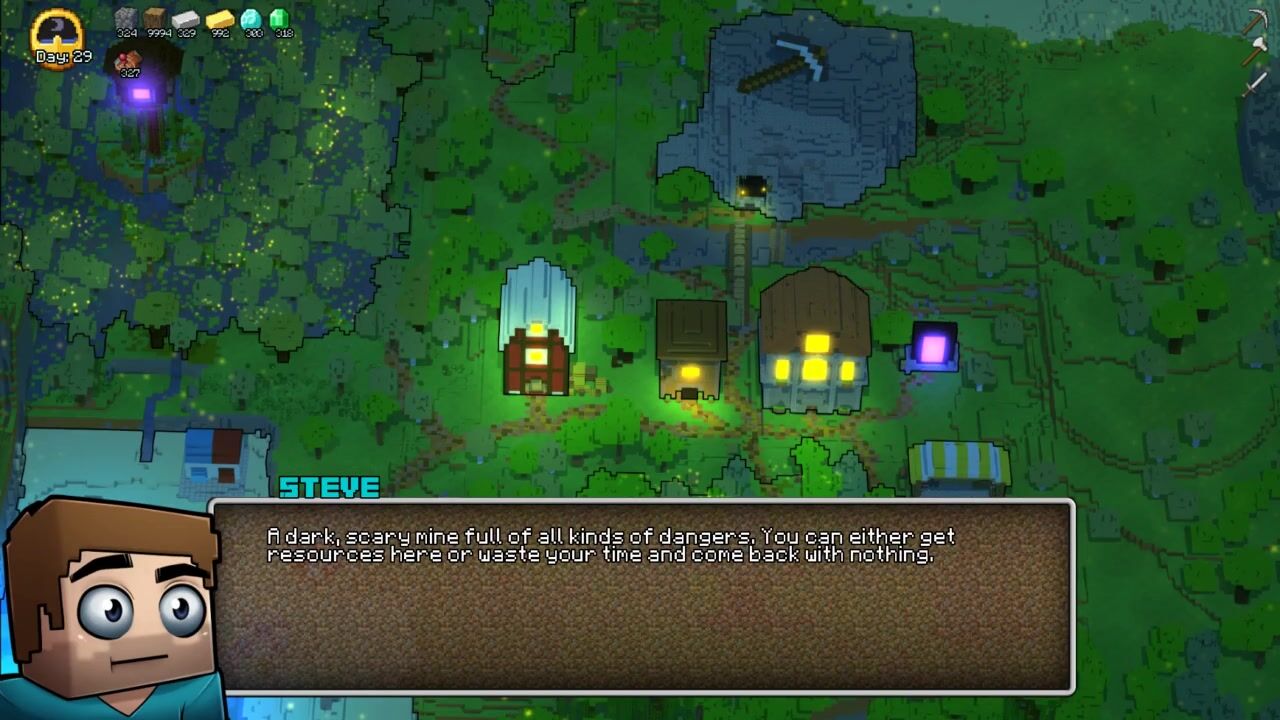The height and width of the screenshot is (720, 1280).
Task: Select the pickaxe tool icon in the corner
Action: tap(1255, 22)
